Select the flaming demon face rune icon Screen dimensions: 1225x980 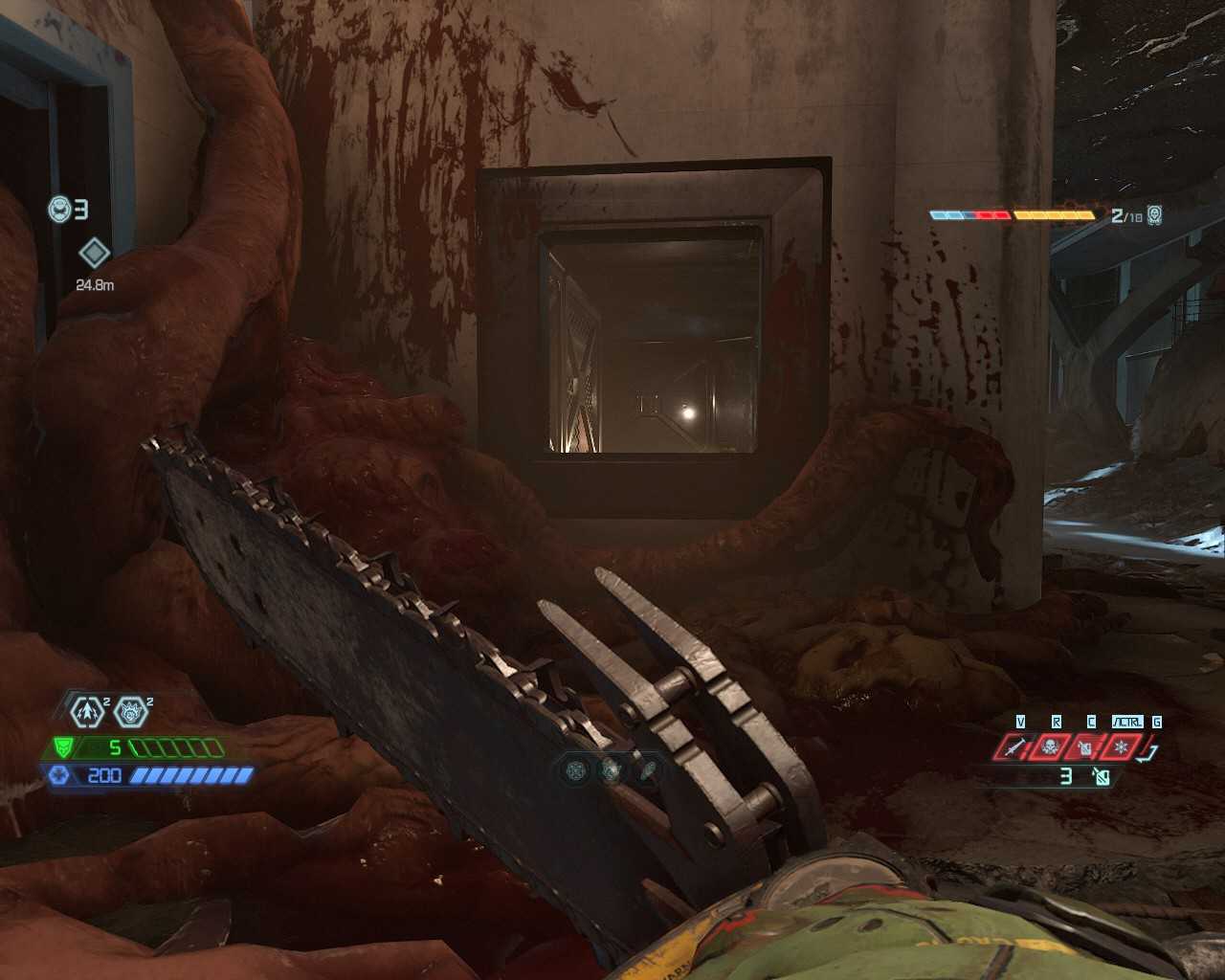(x=130, y=711)
